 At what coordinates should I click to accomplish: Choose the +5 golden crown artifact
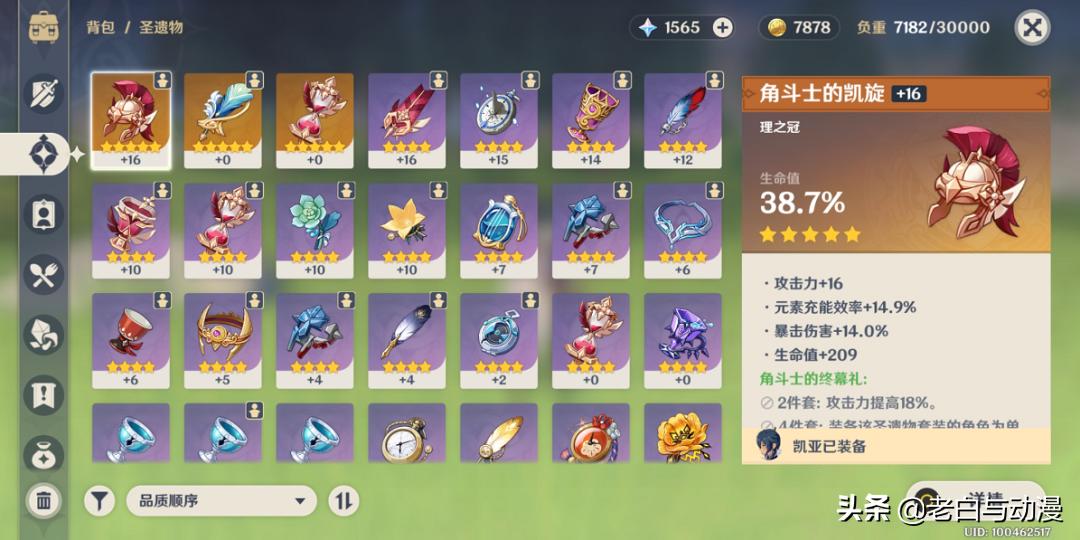pyautogui.click(x=223, y=339)
